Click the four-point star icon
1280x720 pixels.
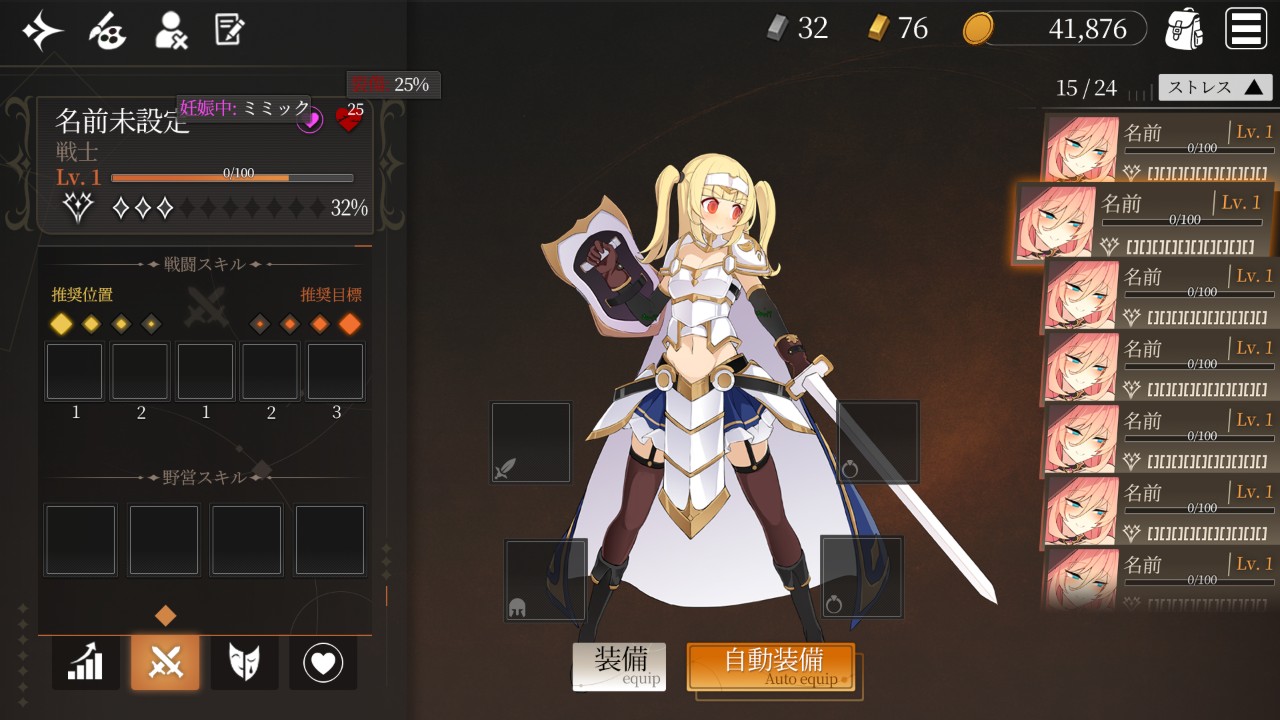coord(43,31)
